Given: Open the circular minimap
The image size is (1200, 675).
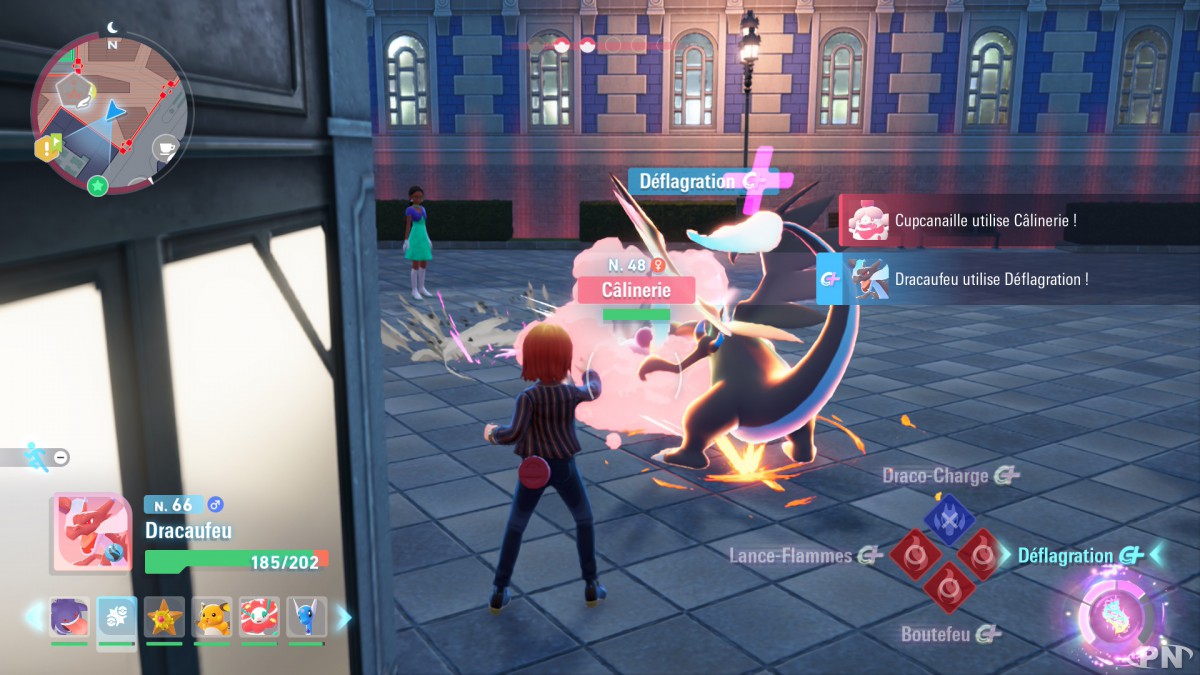Looking at the screenshot, I should (x=110, y=110).
